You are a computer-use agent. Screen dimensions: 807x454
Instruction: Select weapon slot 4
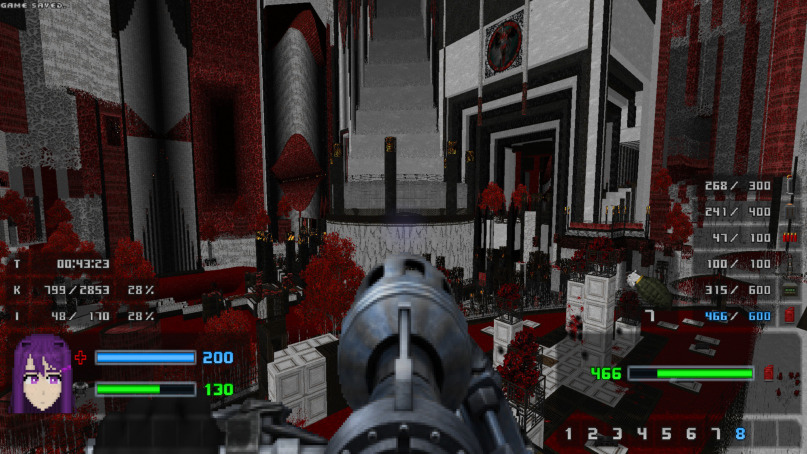coord(642,434)
